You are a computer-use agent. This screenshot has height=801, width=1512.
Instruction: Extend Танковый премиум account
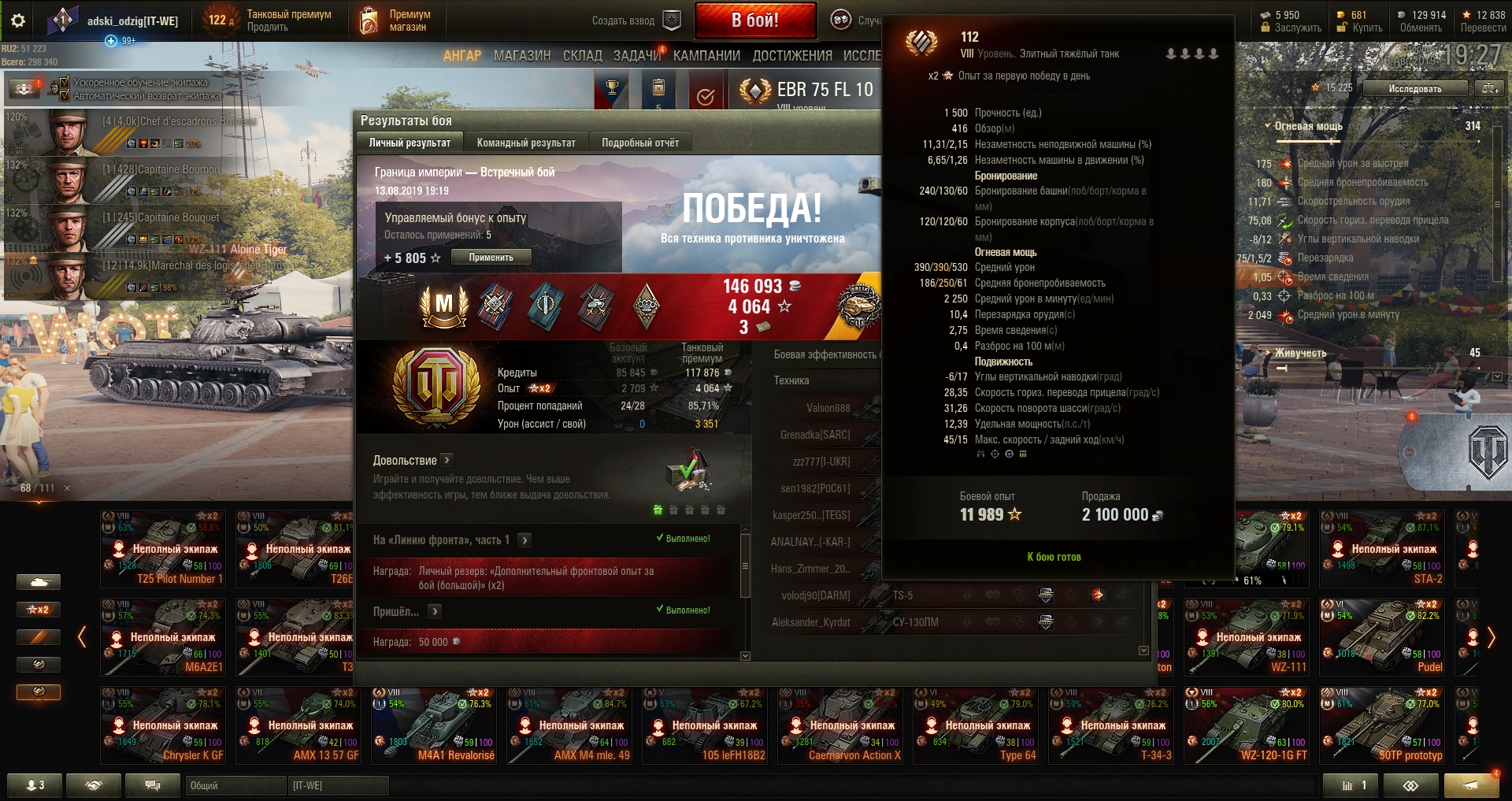[268, 27]
